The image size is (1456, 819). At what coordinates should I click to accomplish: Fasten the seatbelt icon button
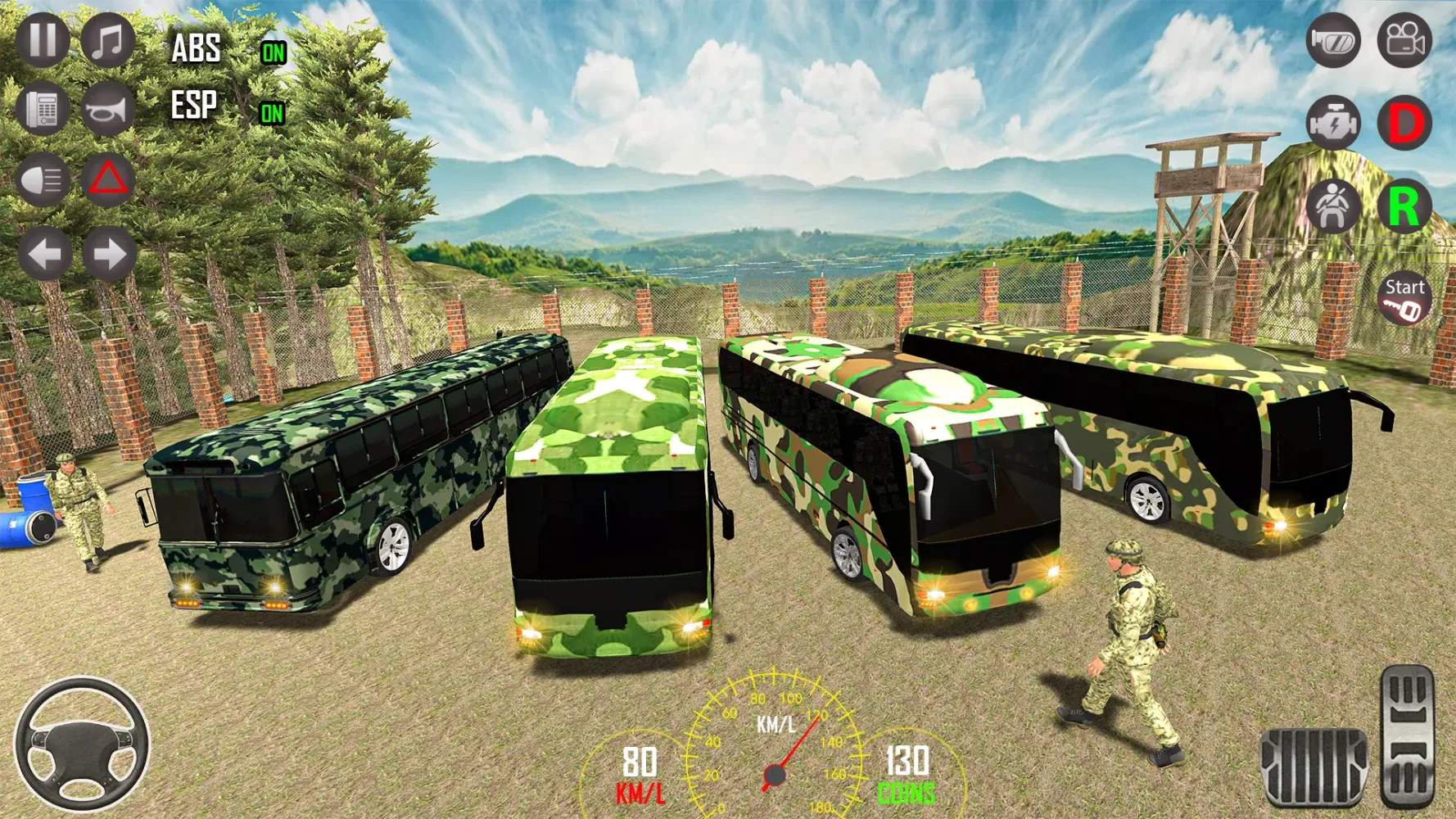point(1332,206)
